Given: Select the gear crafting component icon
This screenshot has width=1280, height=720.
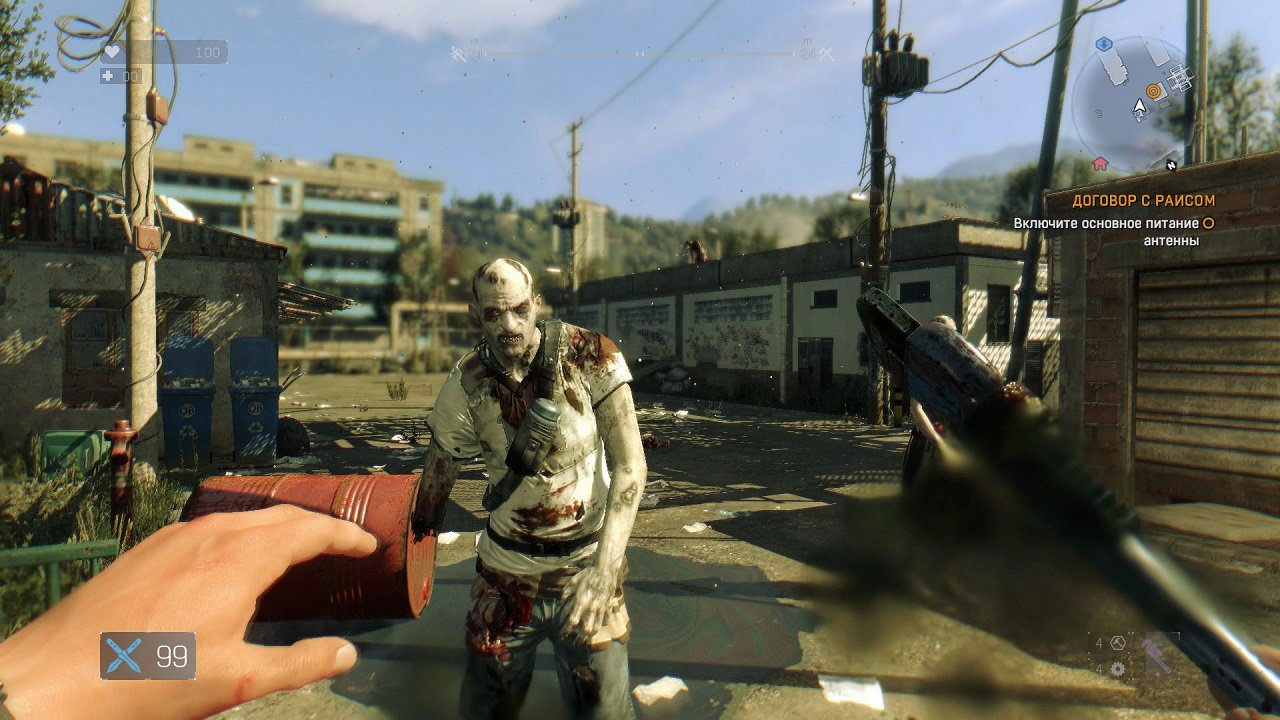Looking at the screenshot, I should 1117,669.
